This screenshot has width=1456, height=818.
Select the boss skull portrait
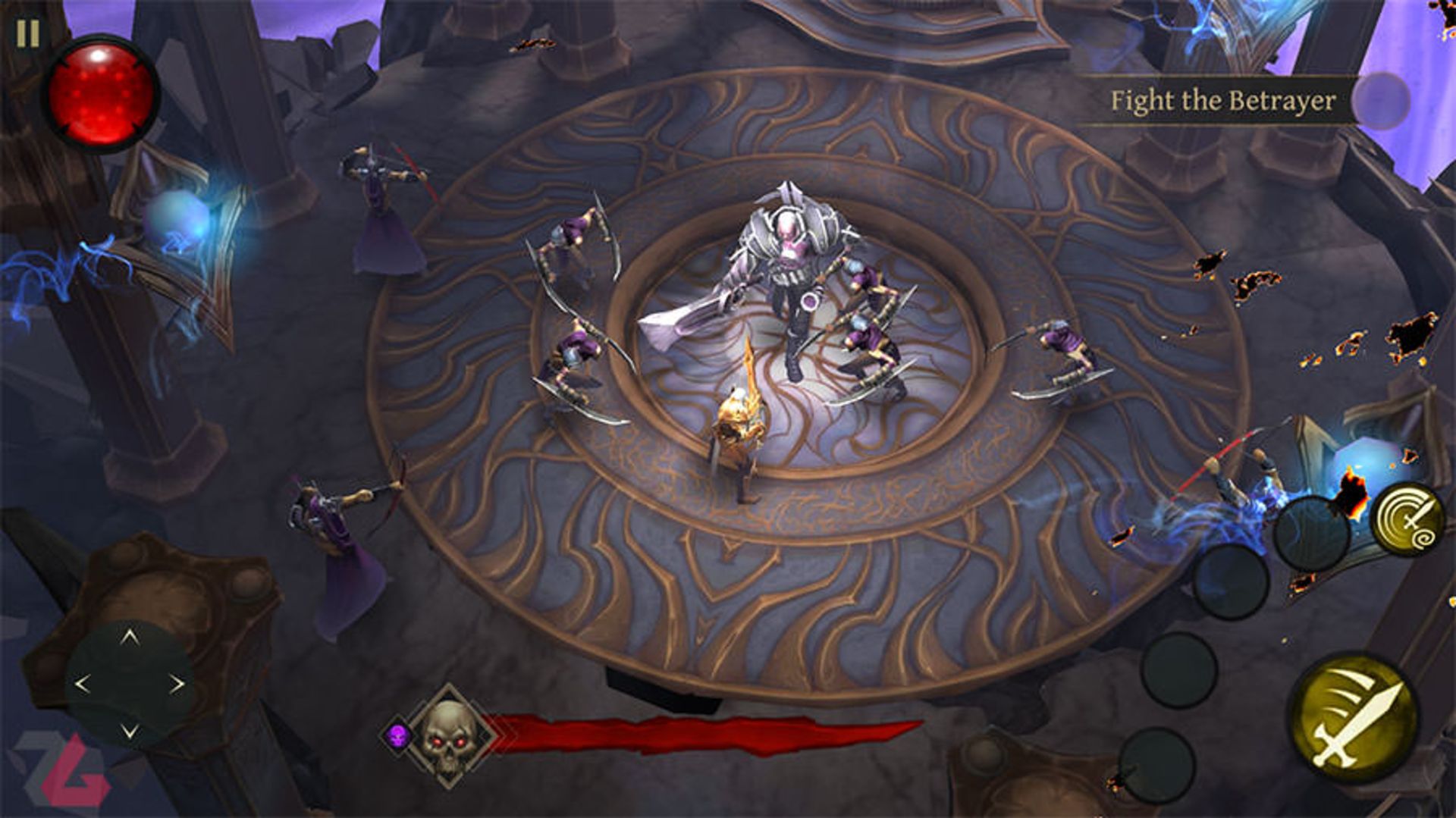449,733
